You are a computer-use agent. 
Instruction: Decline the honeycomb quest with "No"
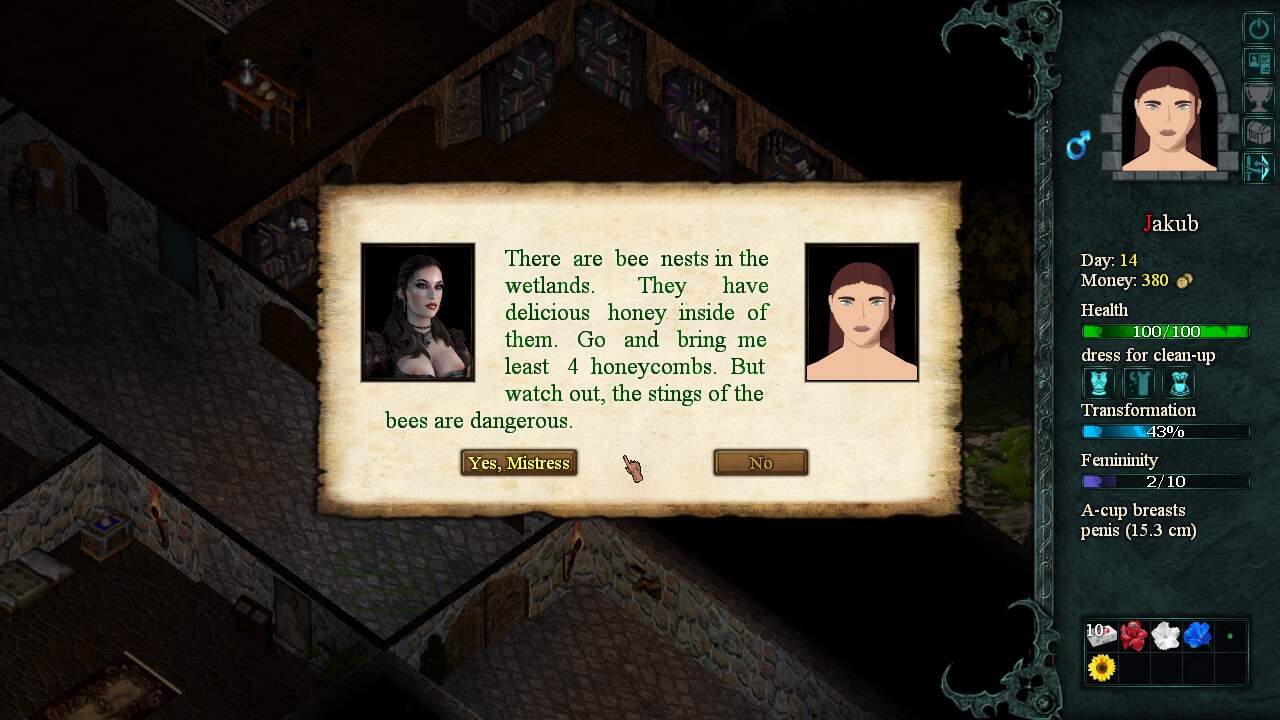click(x=760, y=463)
